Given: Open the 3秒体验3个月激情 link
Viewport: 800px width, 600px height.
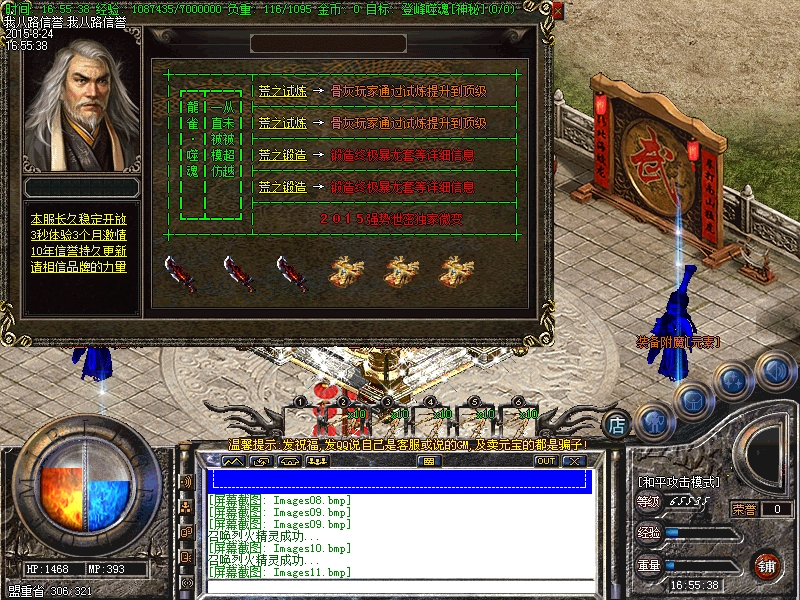Looking at the screenshot, I should [x=79, y=235].
